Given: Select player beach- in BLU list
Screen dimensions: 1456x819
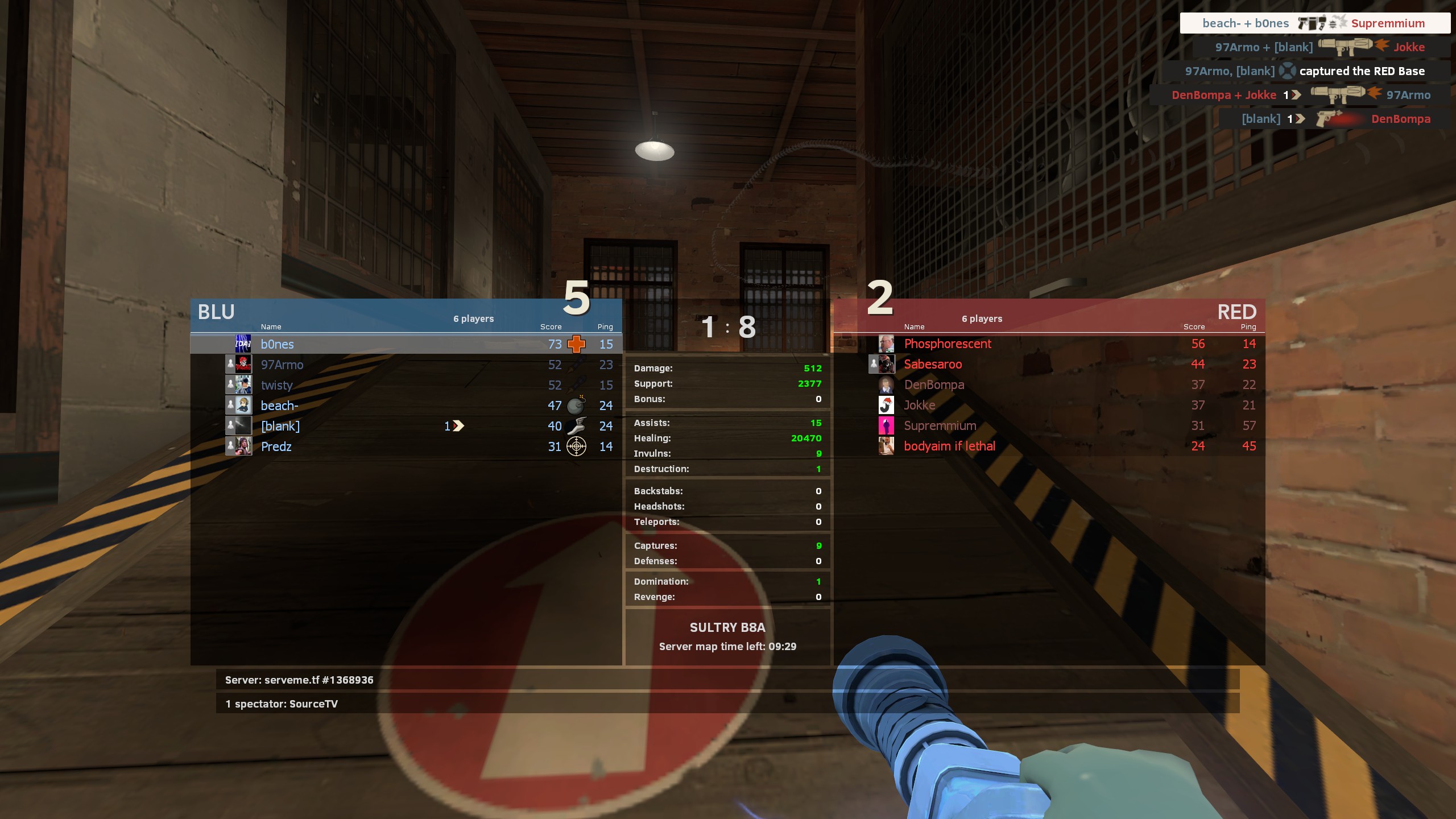Looking at the screenshot, I should [x=279, y=406].
